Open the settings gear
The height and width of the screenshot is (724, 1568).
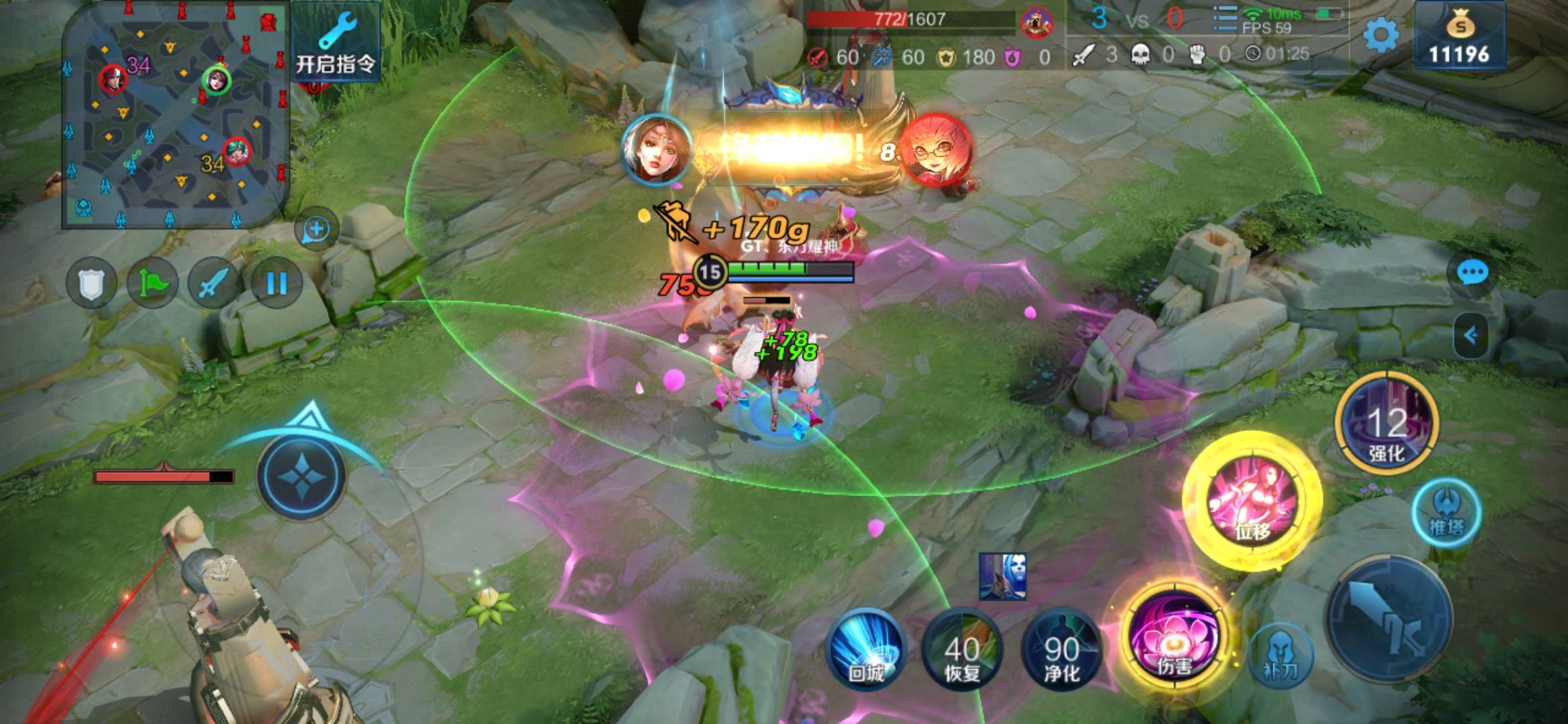pos(1380,35)
